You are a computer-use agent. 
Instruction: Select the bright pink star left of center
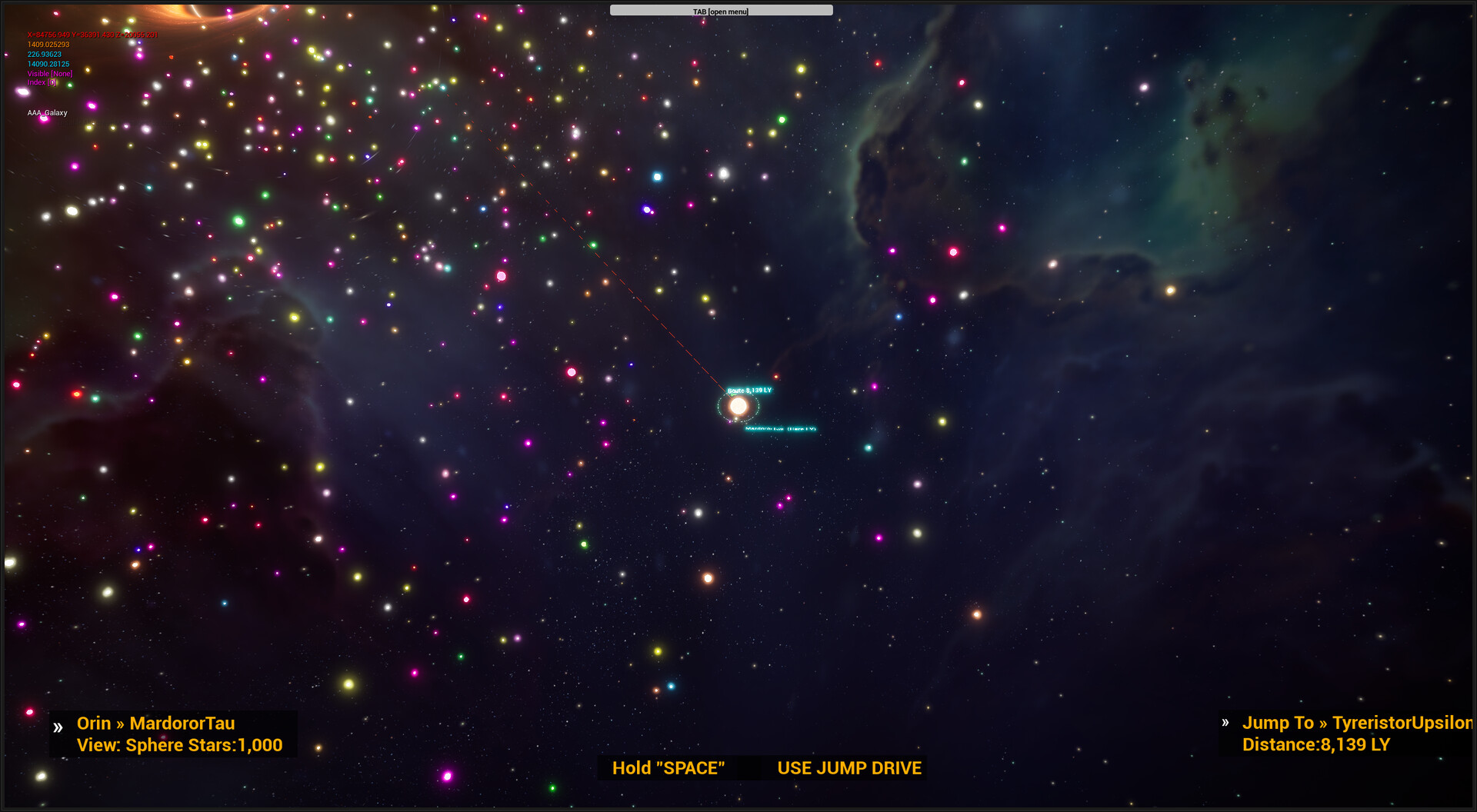[x=501, y=275]
